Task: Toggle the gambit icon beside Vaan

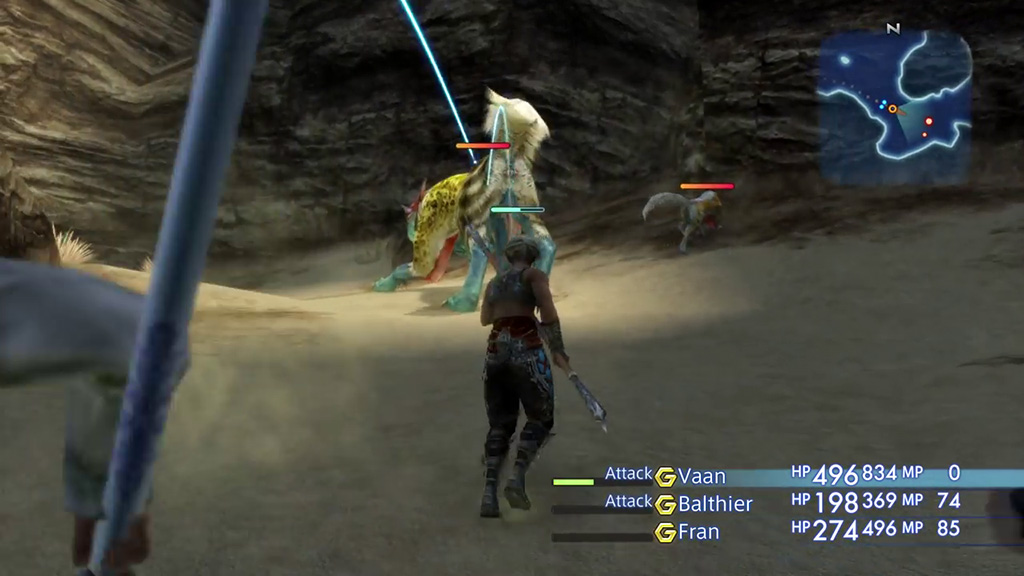Action: pyautogui.click(x=666, y=477)
